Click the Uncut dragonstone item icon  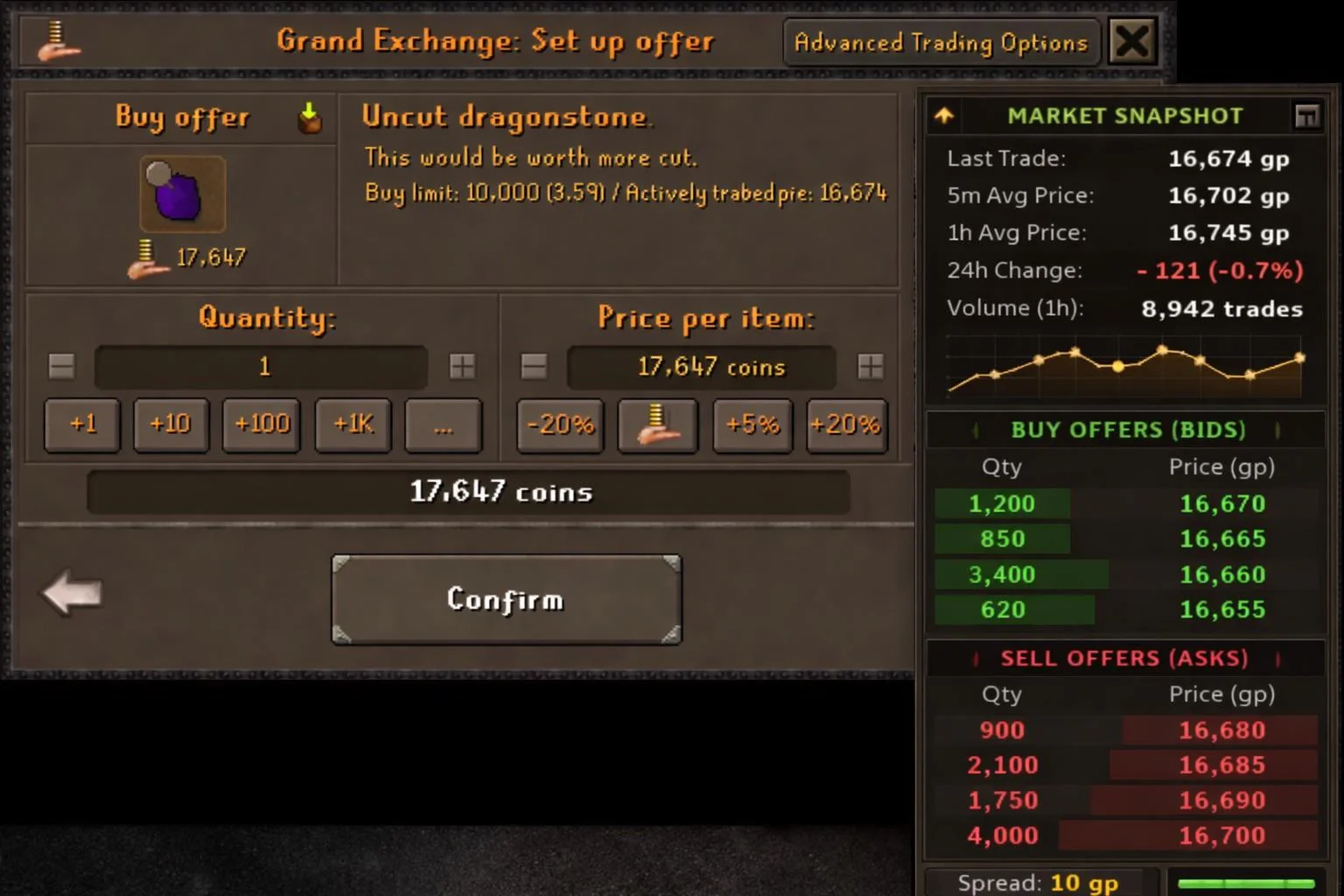click(183, 194)
